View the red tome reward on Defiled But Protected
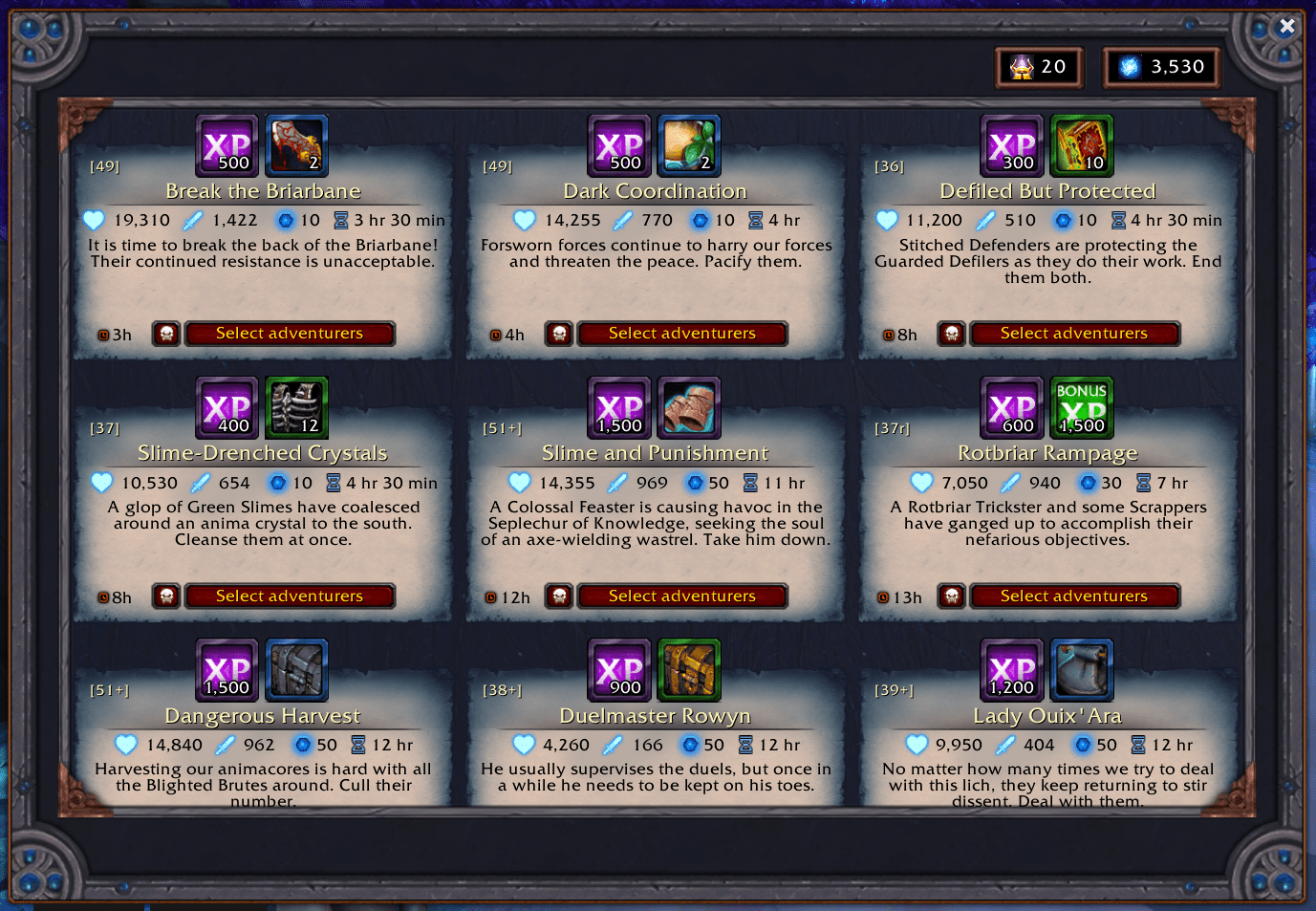The width and height of the screenshot is (1316, 911). (x=1082, y=145)
